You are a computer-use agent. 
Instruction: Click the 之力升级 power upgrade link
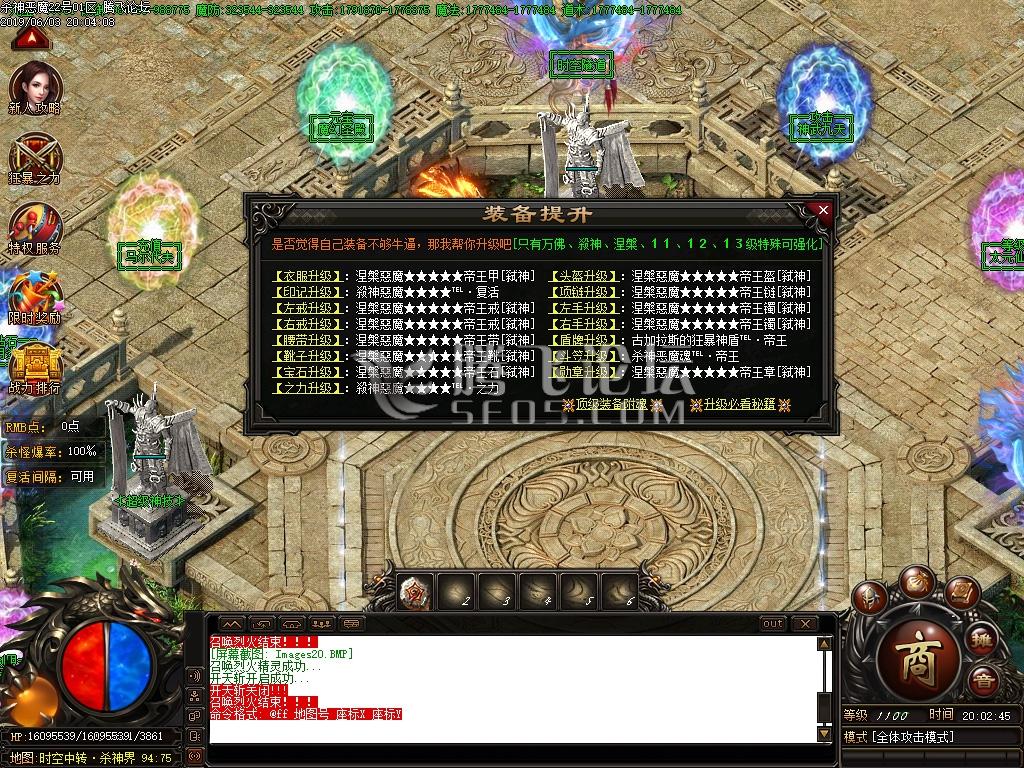[x=310, y=388]
